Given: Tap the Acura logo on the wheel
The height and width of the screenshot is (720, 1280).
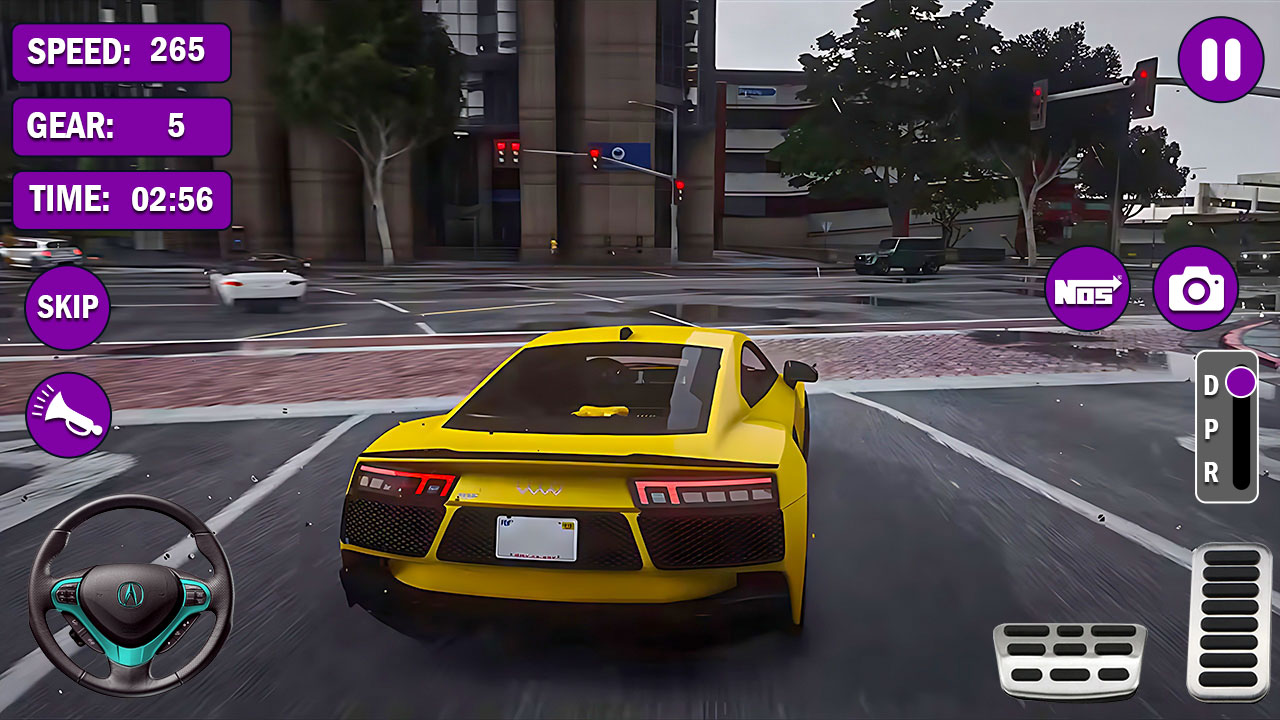Looking at the screenshot, I should click(x=128, y=595).
